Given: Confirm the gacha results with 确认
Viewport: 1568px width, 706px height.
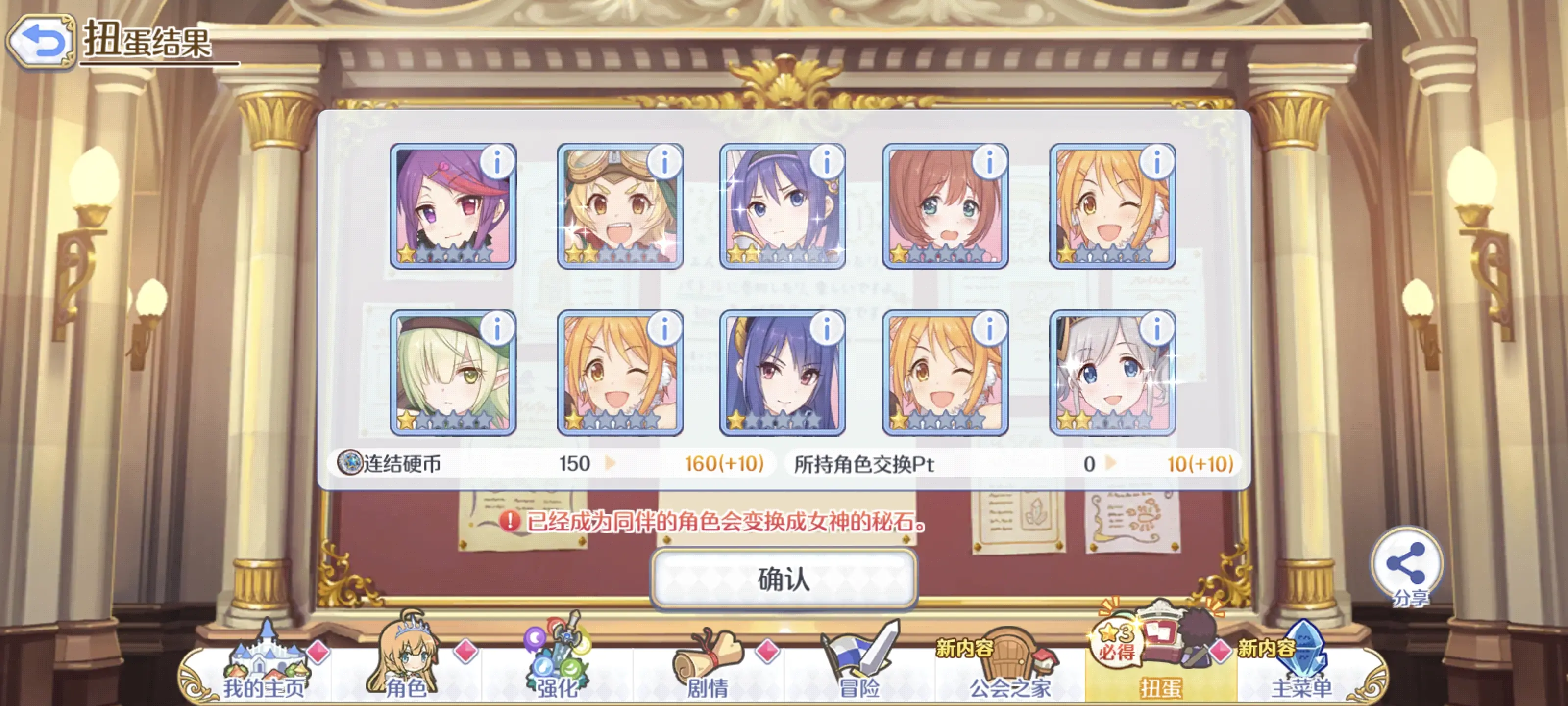Looking at the screenshot, I should click(x=784, y=578).
